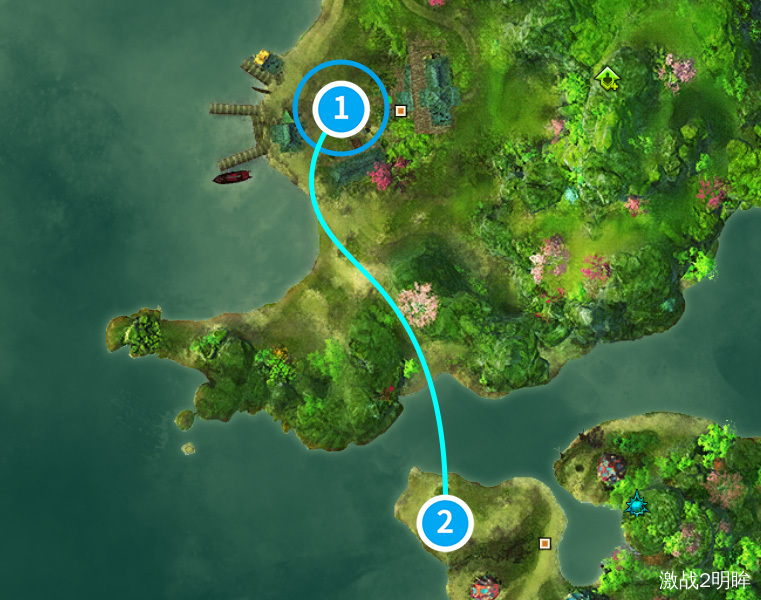Click the green arrow map icon
Screen dimensions: 761x600
click(606, 76)
